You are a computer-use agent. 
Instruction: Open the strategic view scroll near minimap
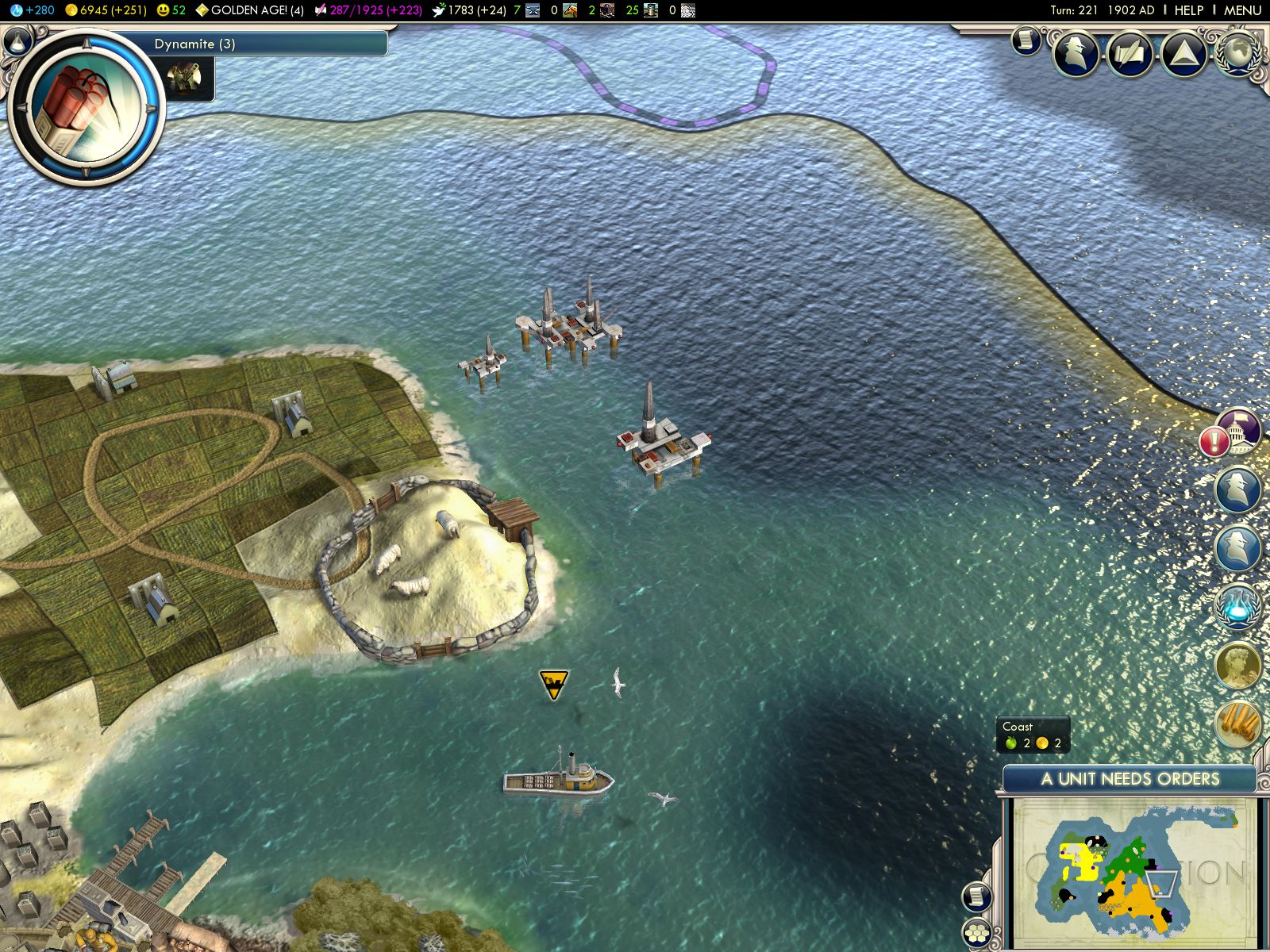point(978,896)
